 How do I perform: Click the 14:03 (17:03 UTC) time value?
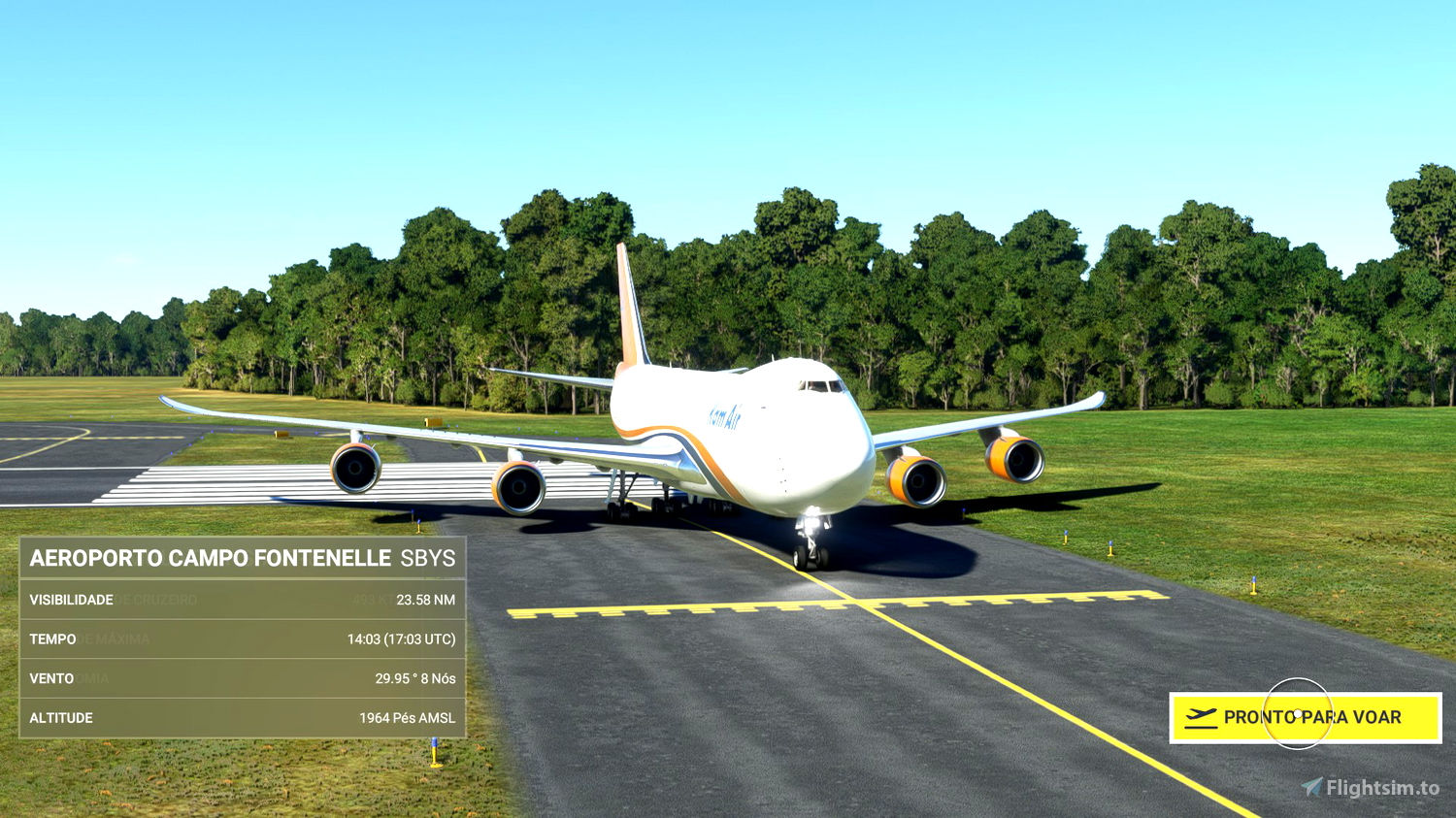point(403,639)
